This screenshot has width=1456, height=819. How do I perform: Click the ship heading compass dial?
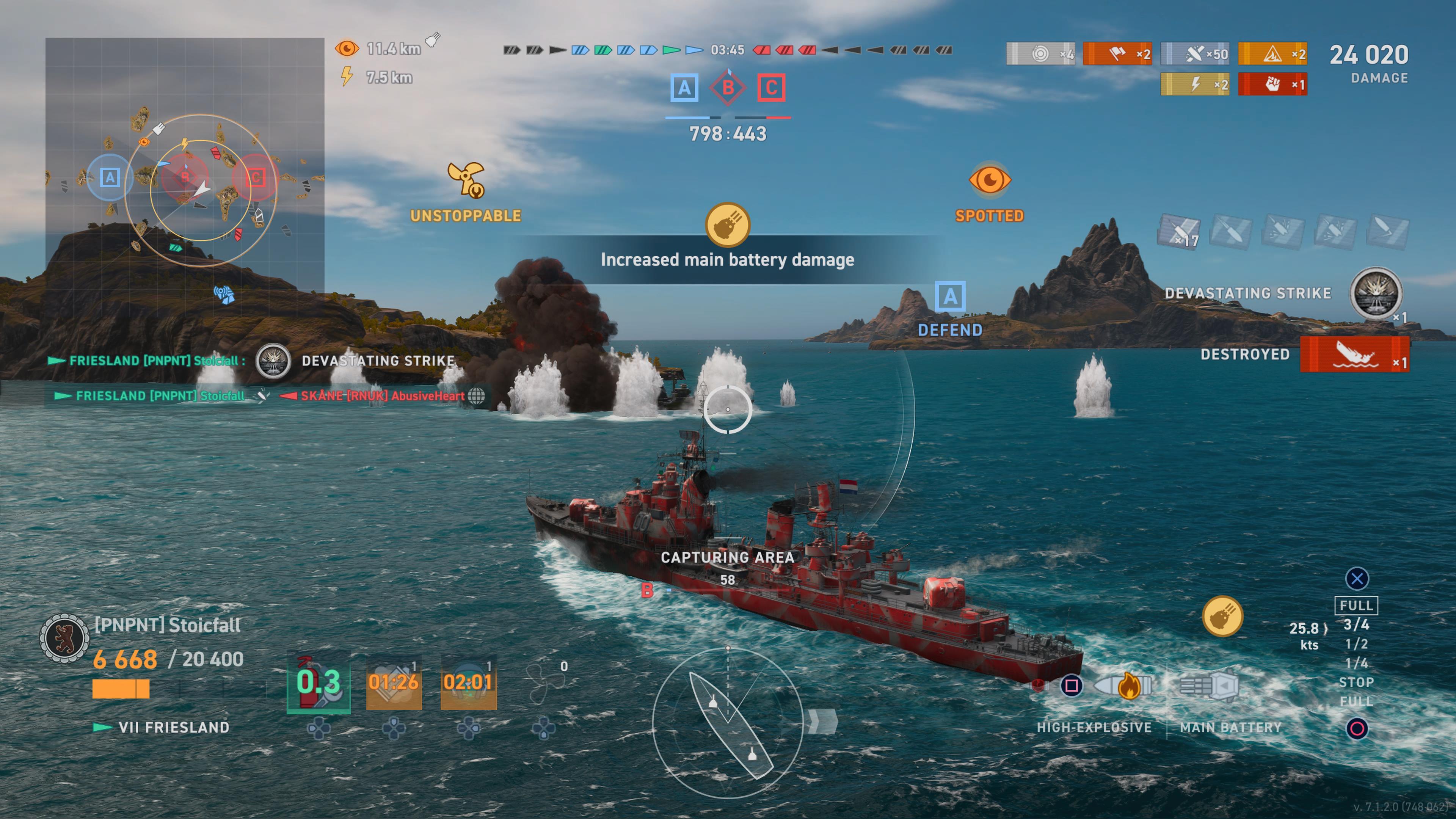coord(728,723)
